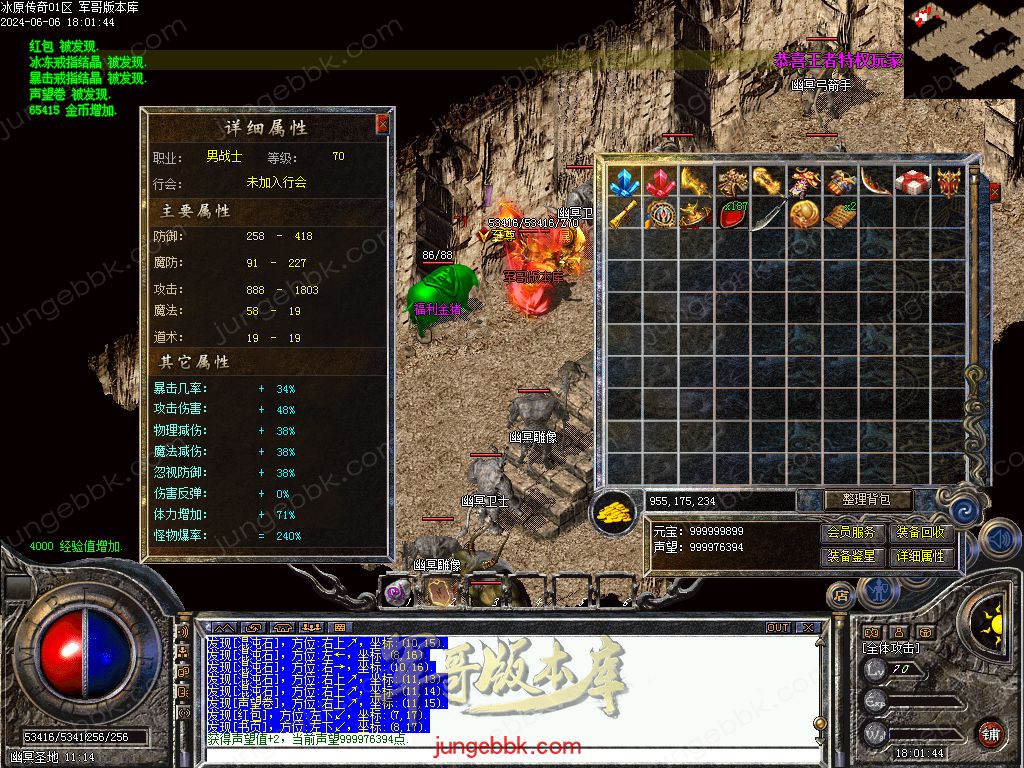Select the red crystal item in the bag

pyautogui.click(x=660, y=182)
